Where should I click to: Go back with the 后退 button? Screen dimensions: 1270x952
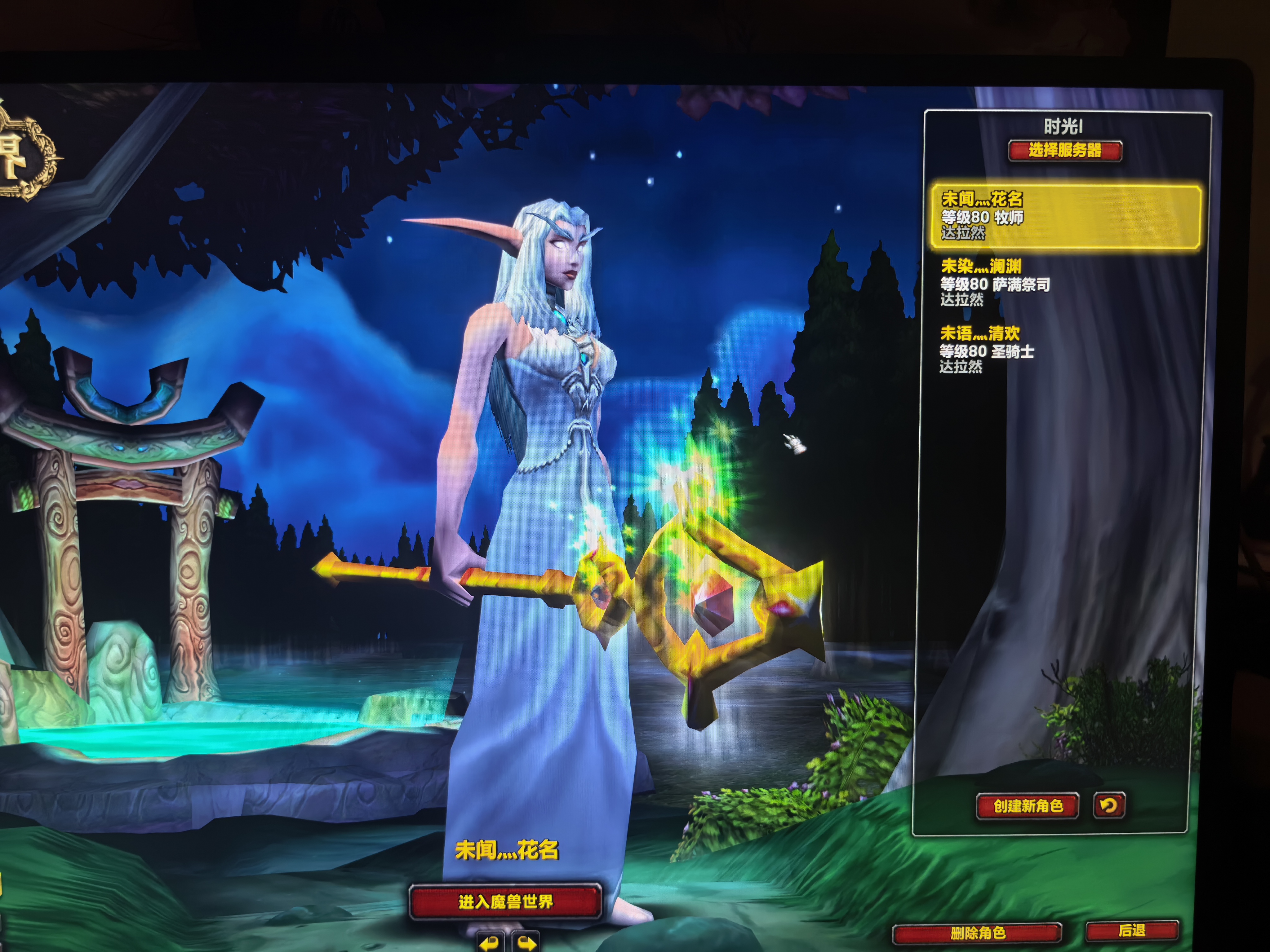coord(1132,931)
